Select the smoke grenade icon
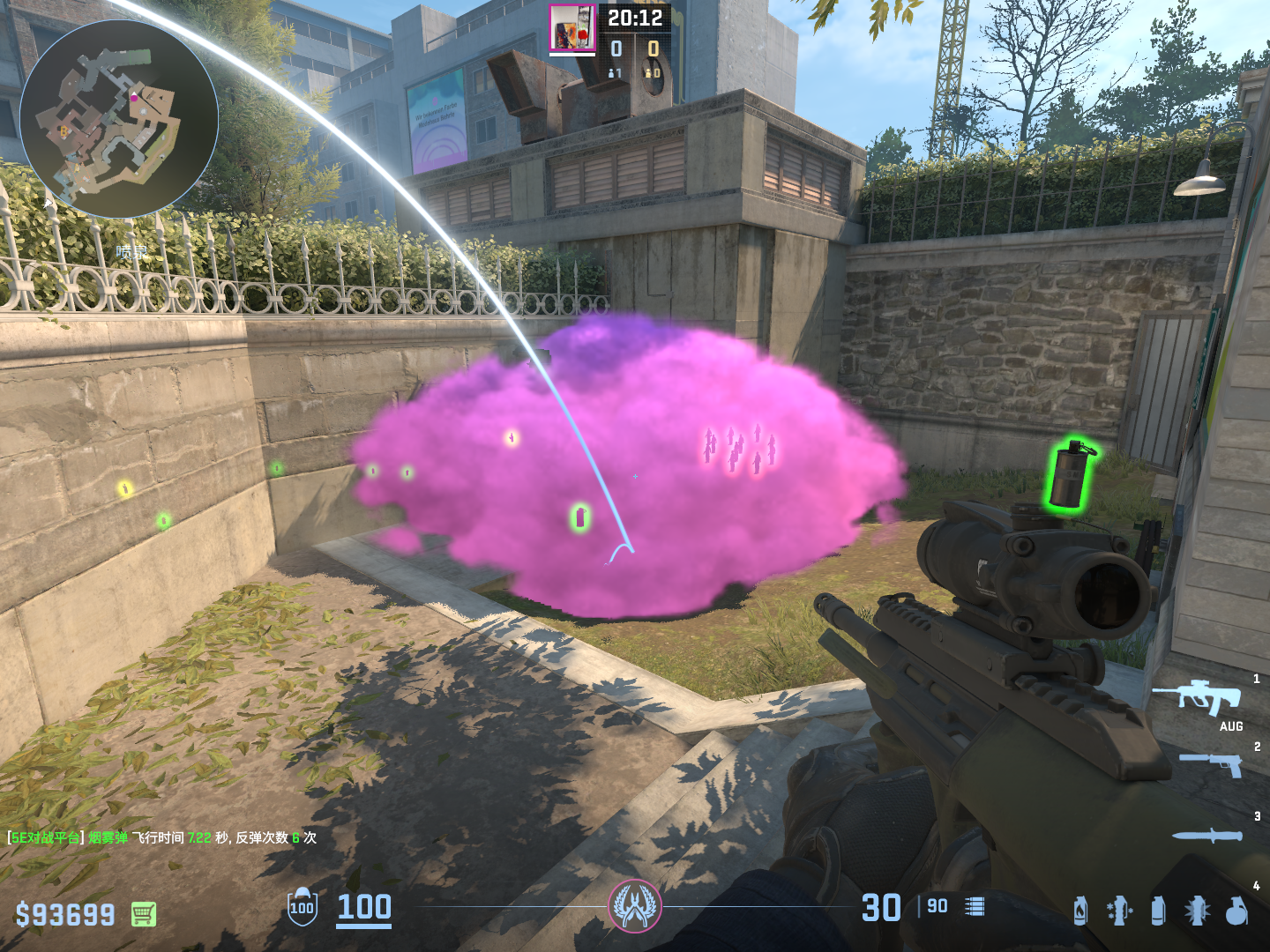This screenshot has width=1270, height=952. coord(1158,911)
